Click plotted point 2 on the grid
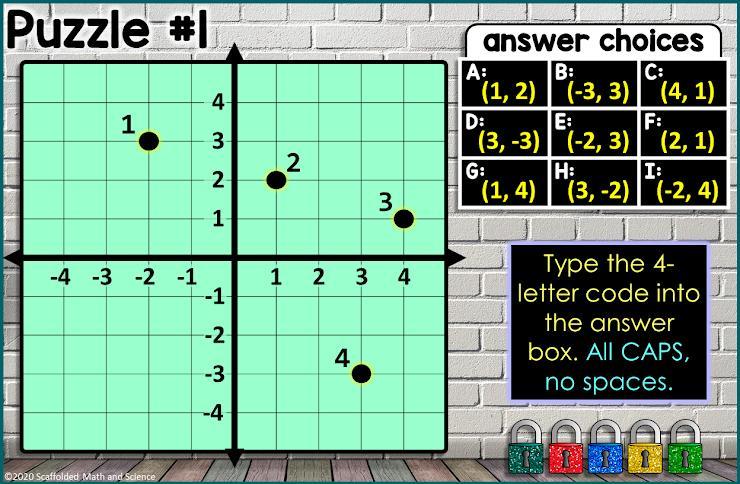Screen dimensions: 740x484 coord(276,180)
